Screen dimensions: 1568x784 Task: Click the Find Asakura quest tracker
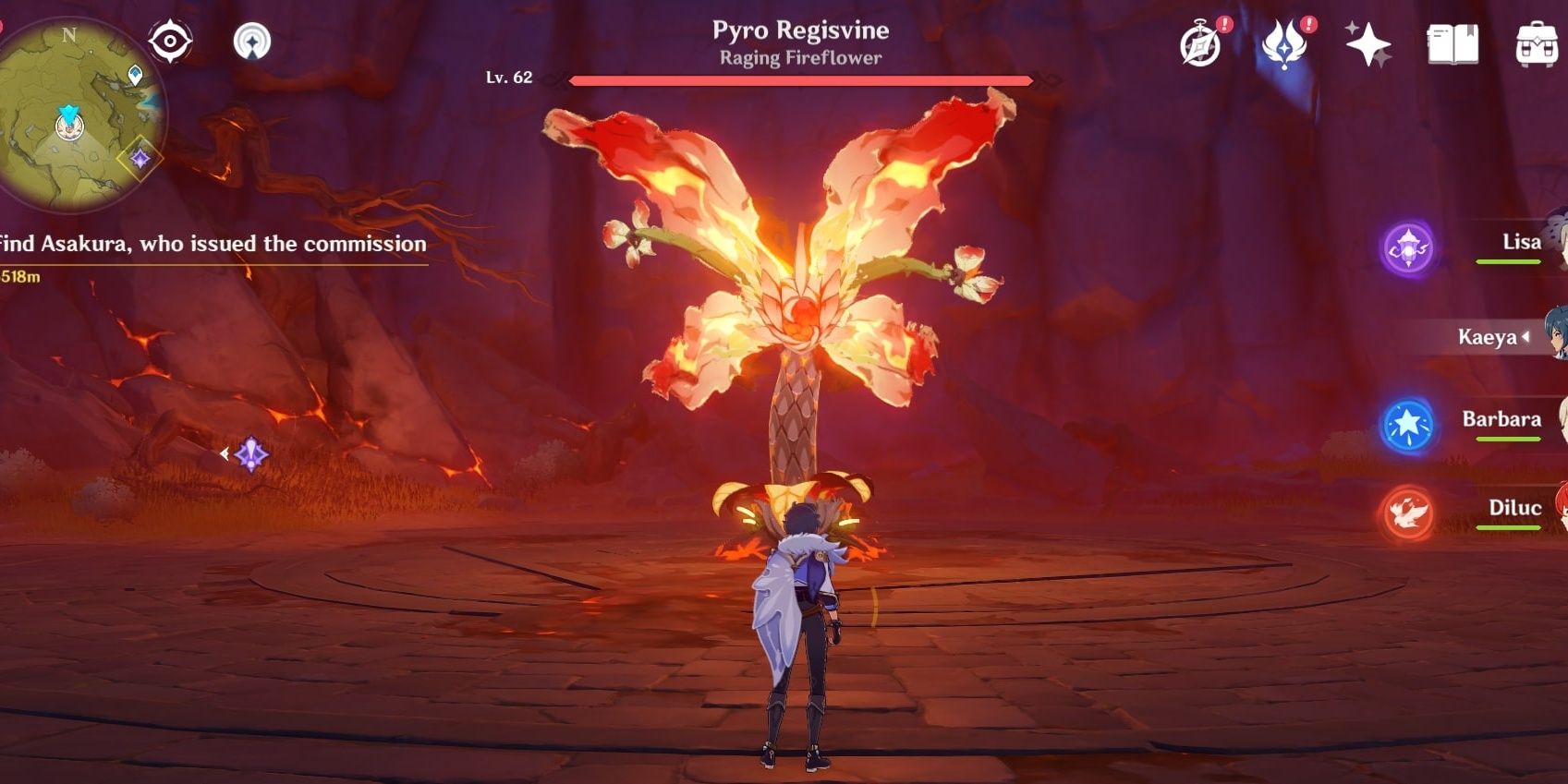[x=213, y=245]
